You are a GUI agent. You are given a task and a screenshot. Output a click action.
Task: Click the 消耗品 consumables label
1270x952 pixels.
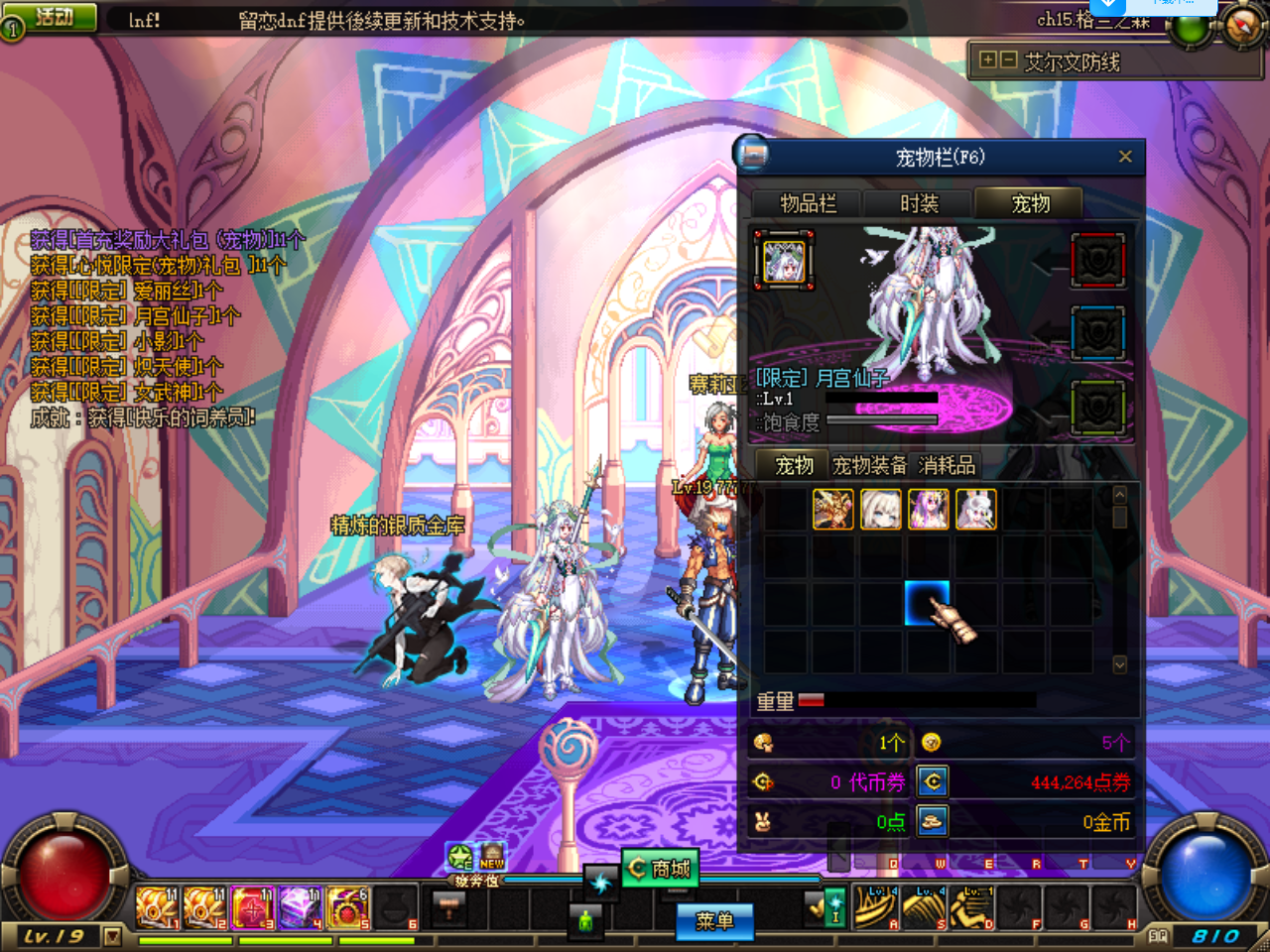click(x=948, y=464)
